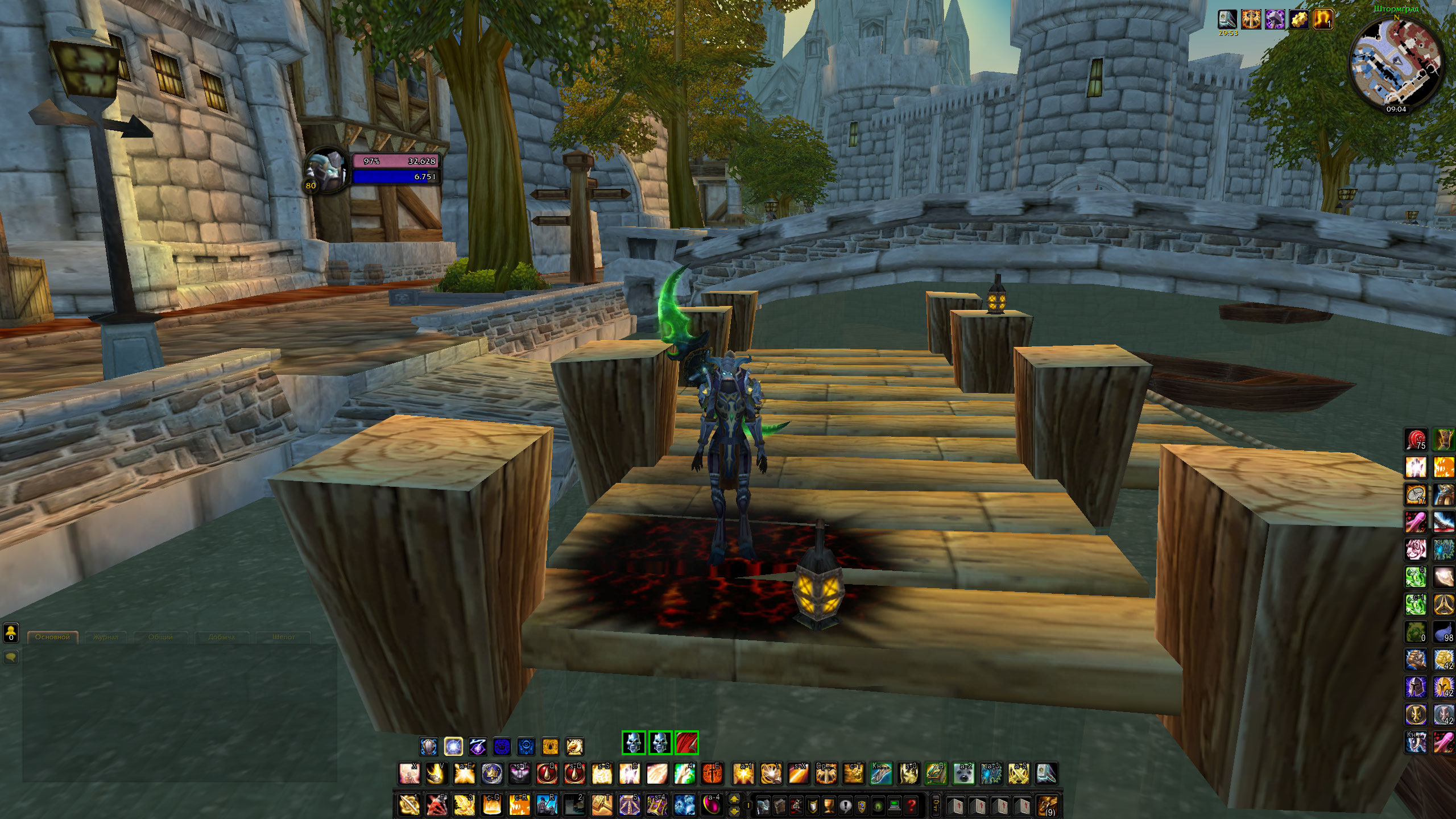The image size is (1456, 819).
Task: Open the main backpack showing (9)
Action: (x=1048, y=805)
